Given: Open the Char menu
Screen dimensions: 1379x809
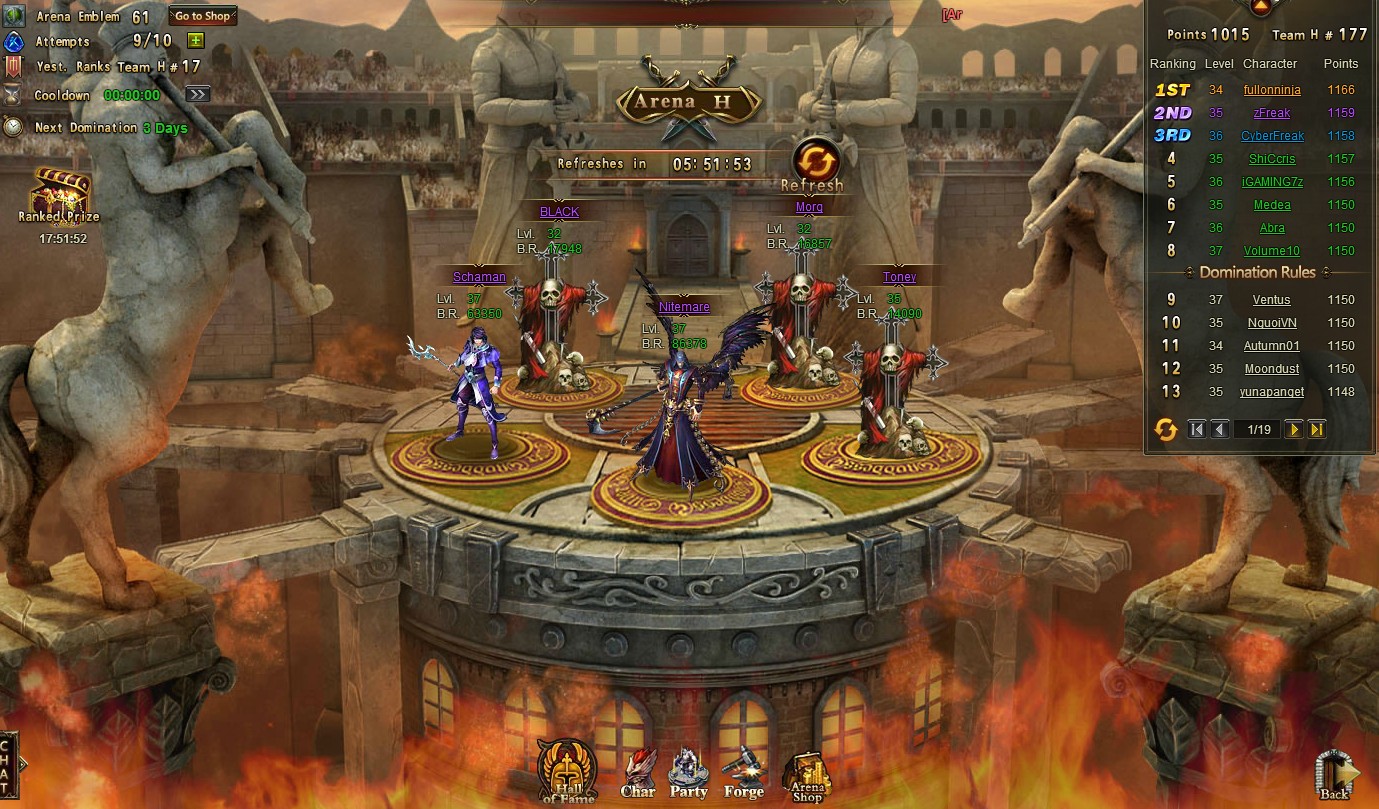Looking at the screenshot, I should (x=638, y=775).
